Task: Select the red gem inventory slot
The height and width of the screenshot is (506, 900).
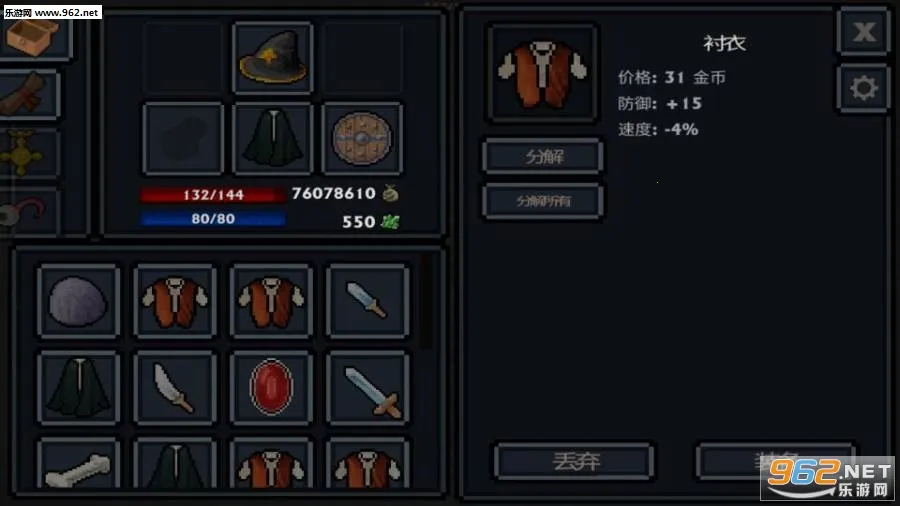Action: pos(272,387)
